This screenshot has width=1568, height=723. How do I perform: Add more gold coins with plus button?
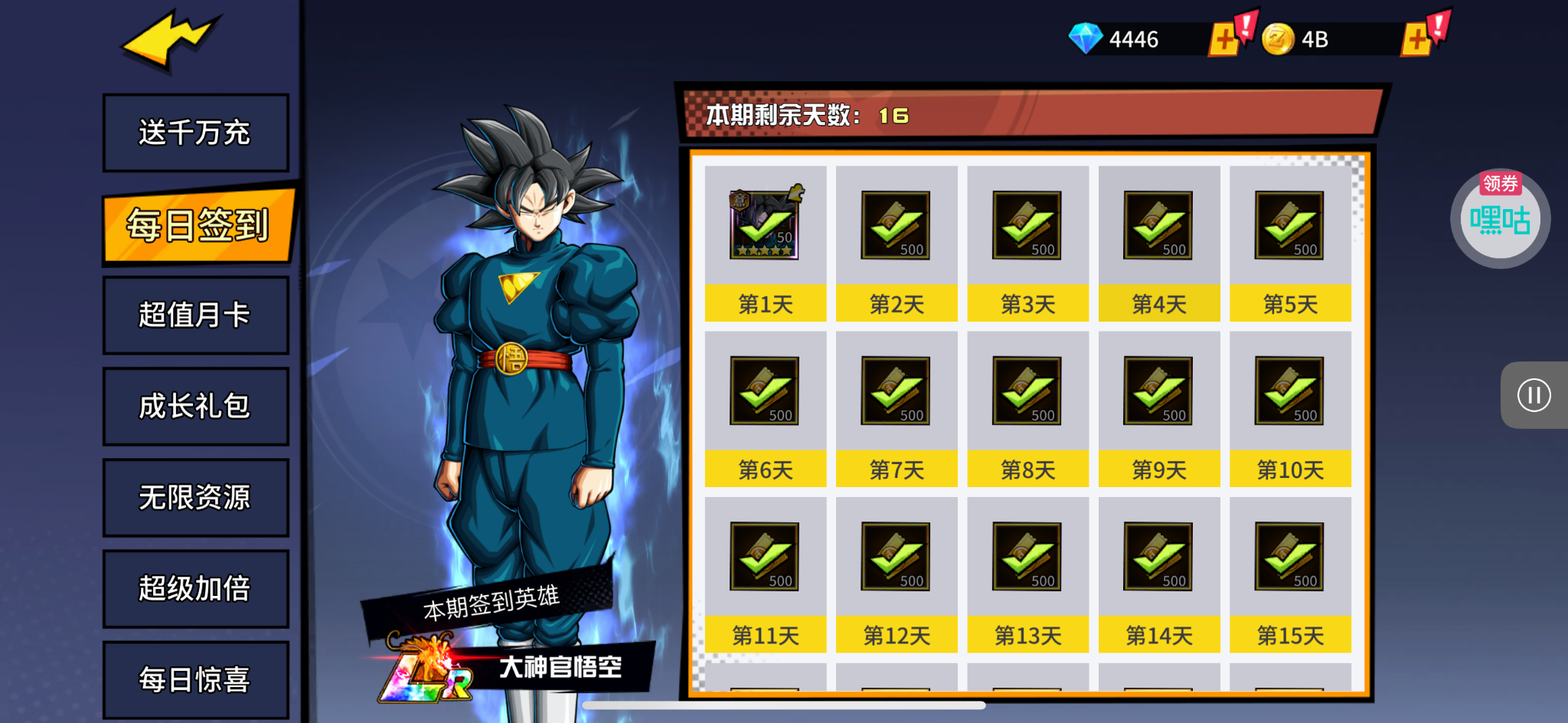point(1417,39)
